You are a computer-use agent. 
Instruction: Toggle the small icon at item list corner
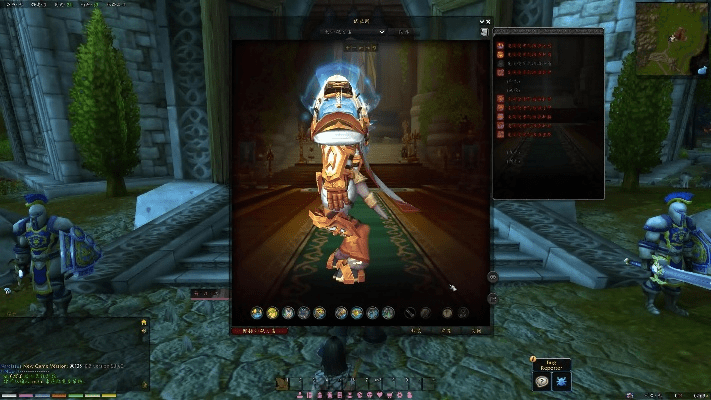click(x=485, y=32)
